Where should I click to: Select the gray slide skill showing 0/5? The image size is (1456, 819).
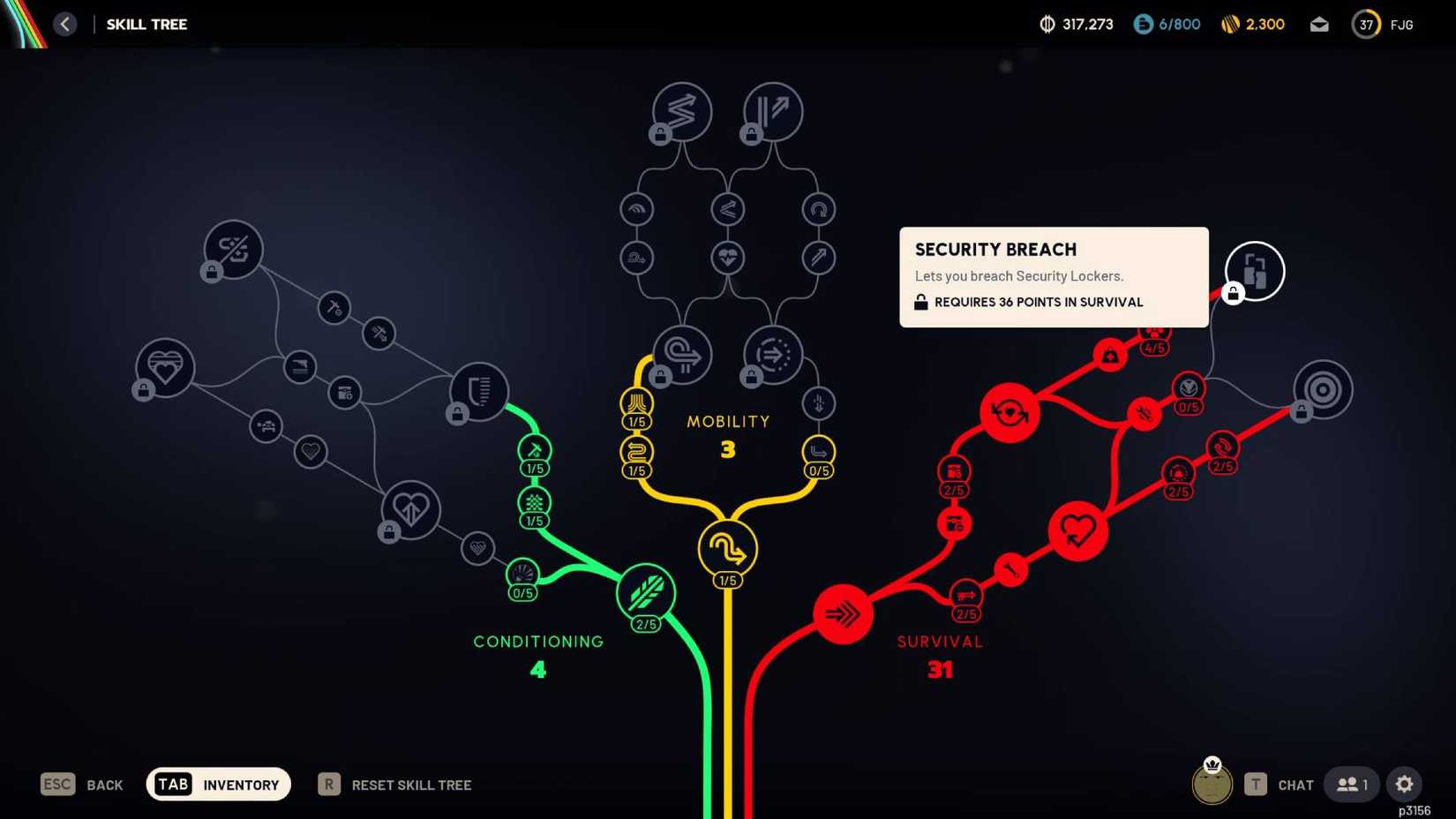pos(818,452)
